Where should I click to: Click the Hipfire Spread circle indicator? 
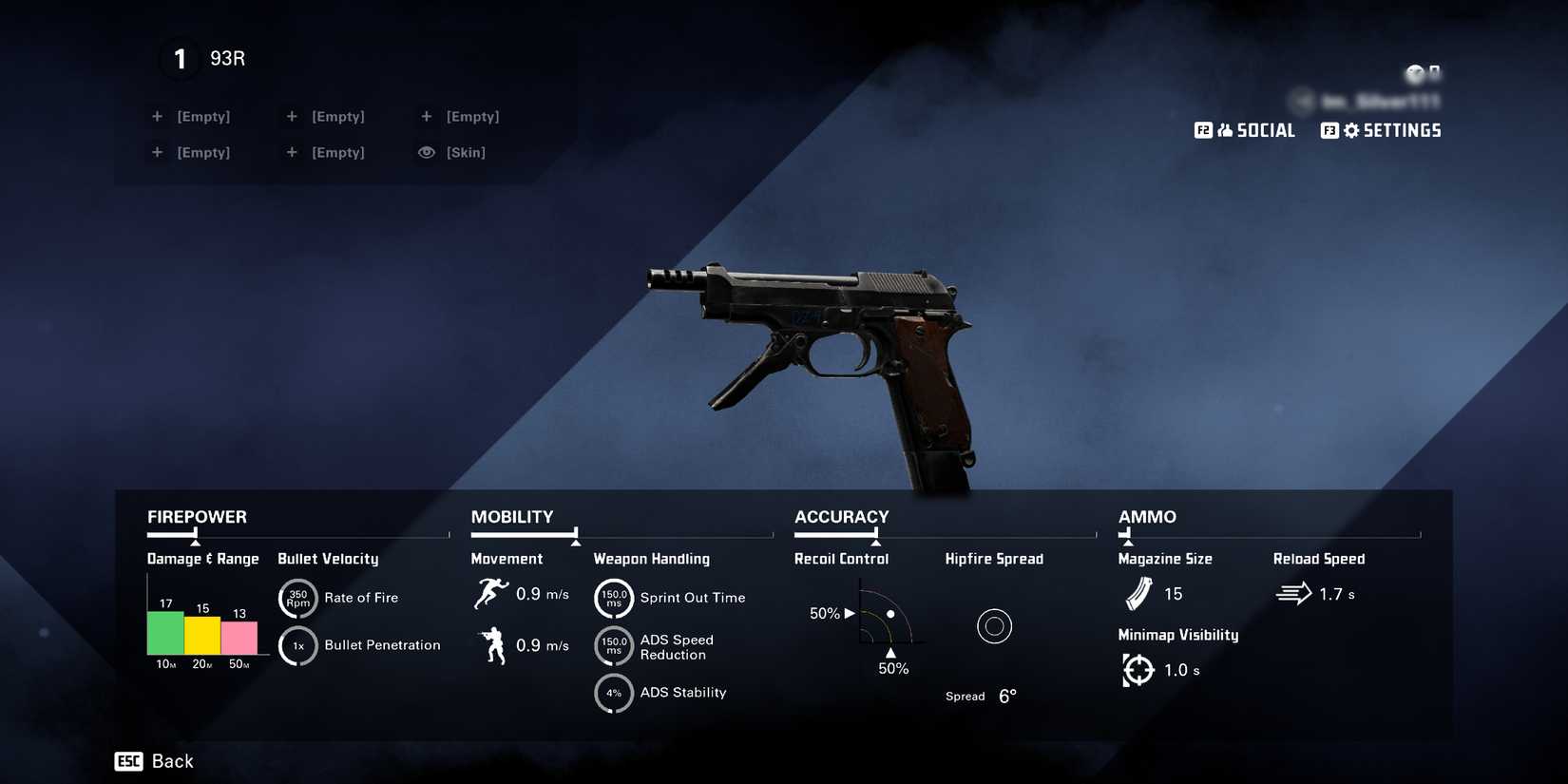(994, 626)
